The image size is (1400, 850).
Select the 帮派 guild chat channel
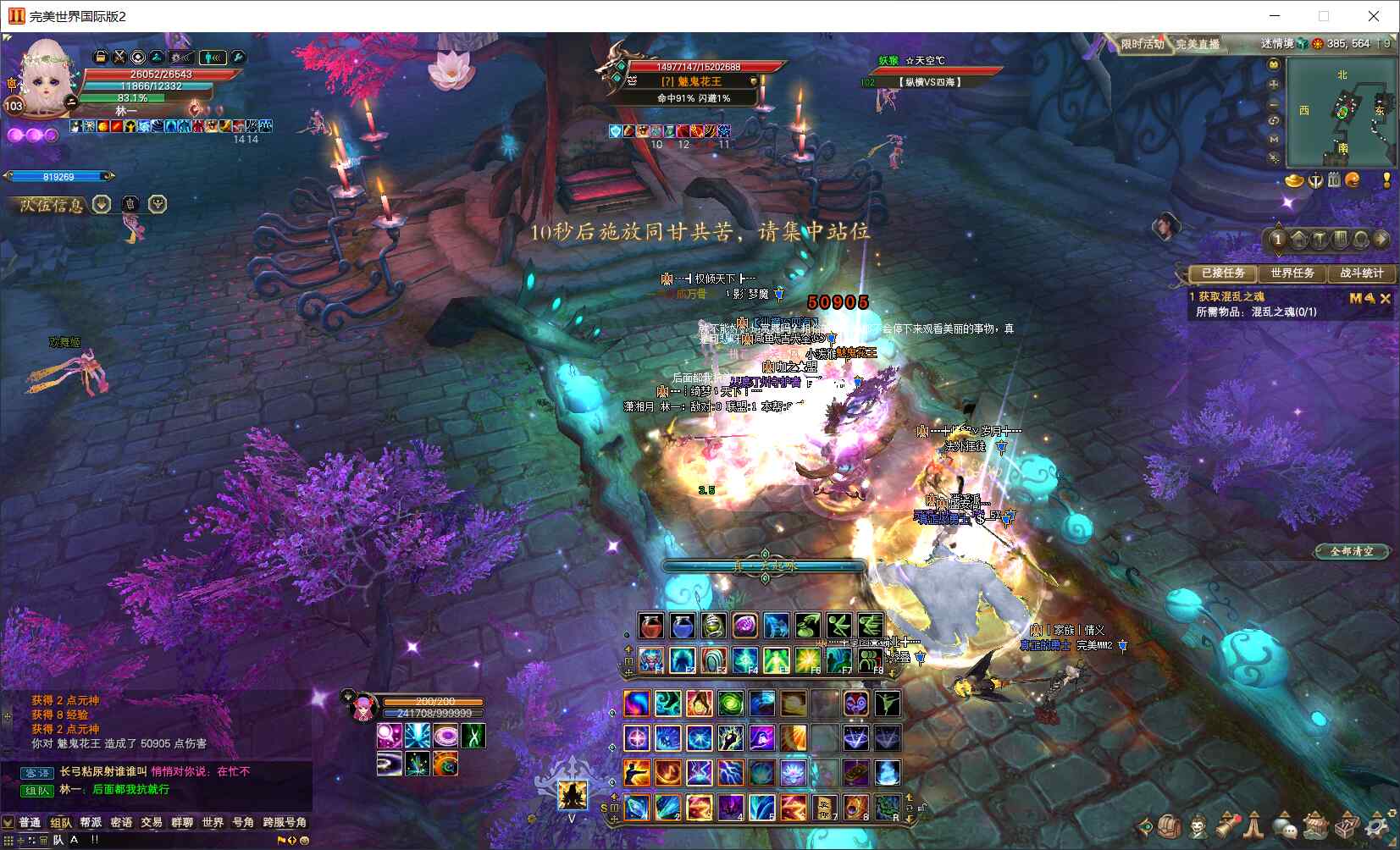pyautogui.click(x=91, y=822)
